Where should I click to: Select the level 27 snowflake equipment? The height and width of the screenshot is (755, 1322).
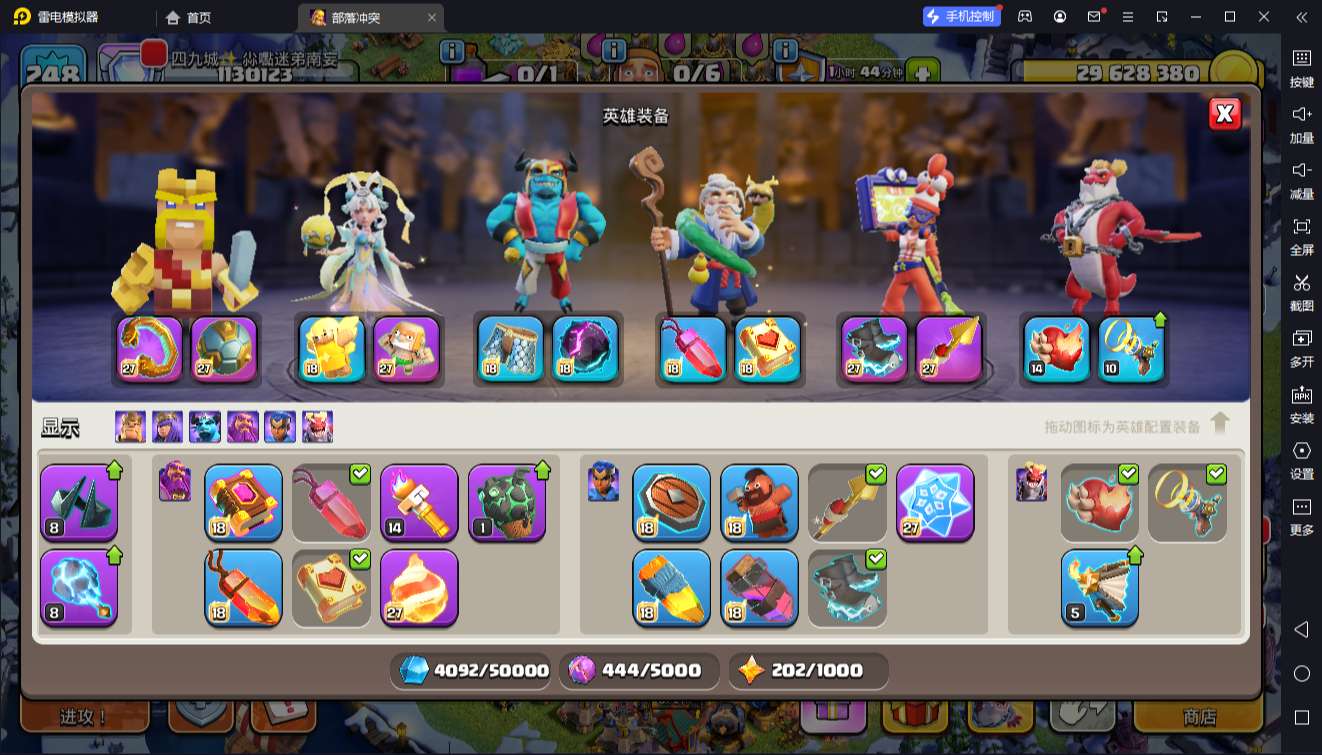tap(935, 502)
